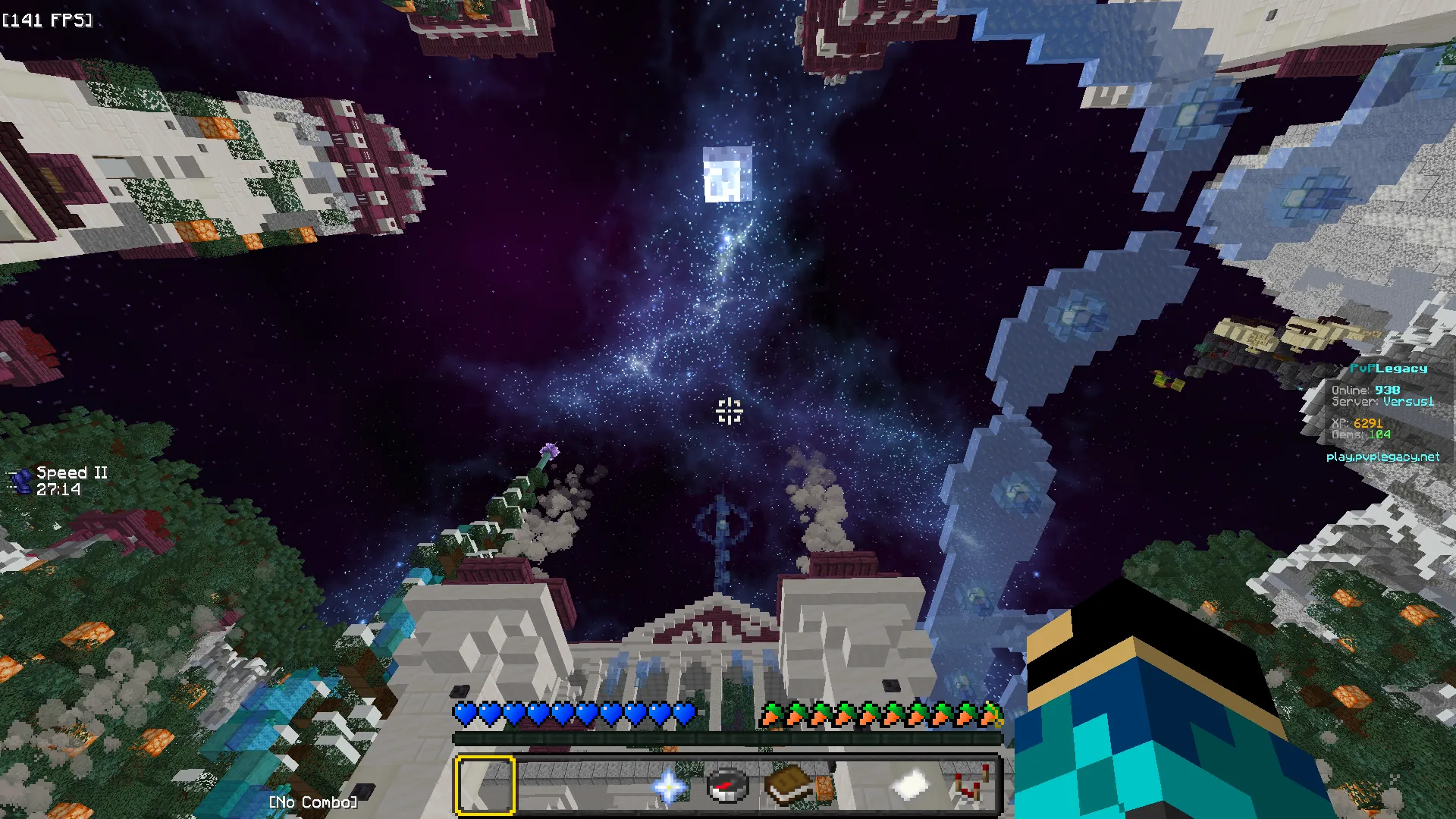Viewport: 1456px width, 819px height.
Task: Click the highlighted empty first hotbar slot
Action: tap(485, 786)
